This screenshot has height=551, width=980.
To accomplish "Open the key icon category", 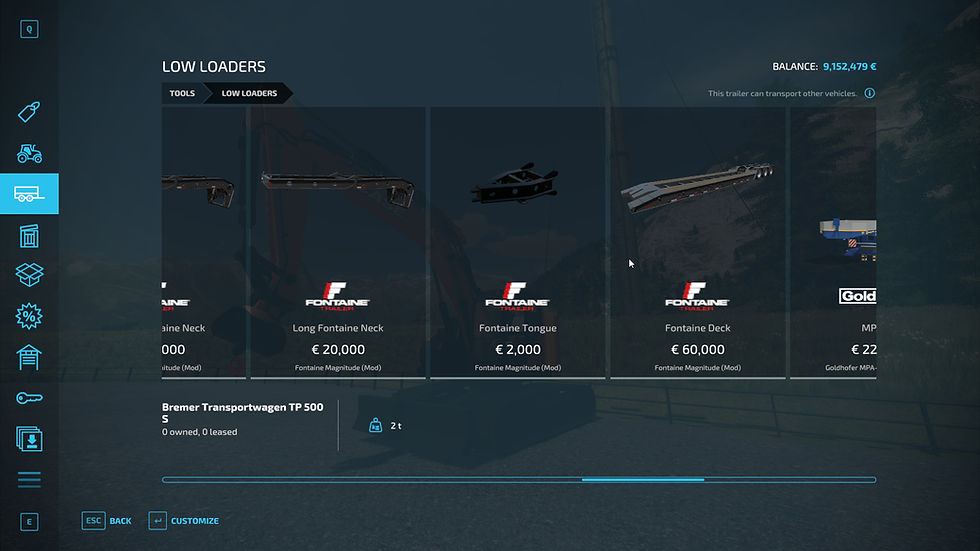I will pyautogui.click(x=29, y=398).
